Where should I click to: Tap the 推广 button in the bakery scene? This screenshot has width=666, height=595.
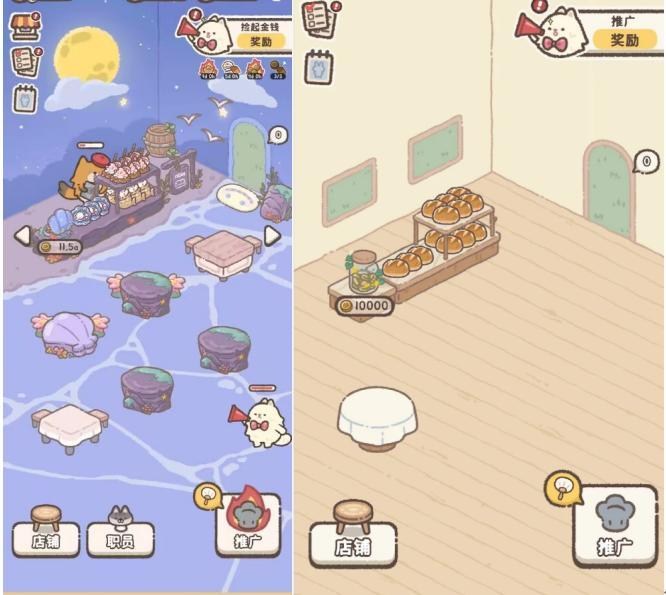click(614, 526)
